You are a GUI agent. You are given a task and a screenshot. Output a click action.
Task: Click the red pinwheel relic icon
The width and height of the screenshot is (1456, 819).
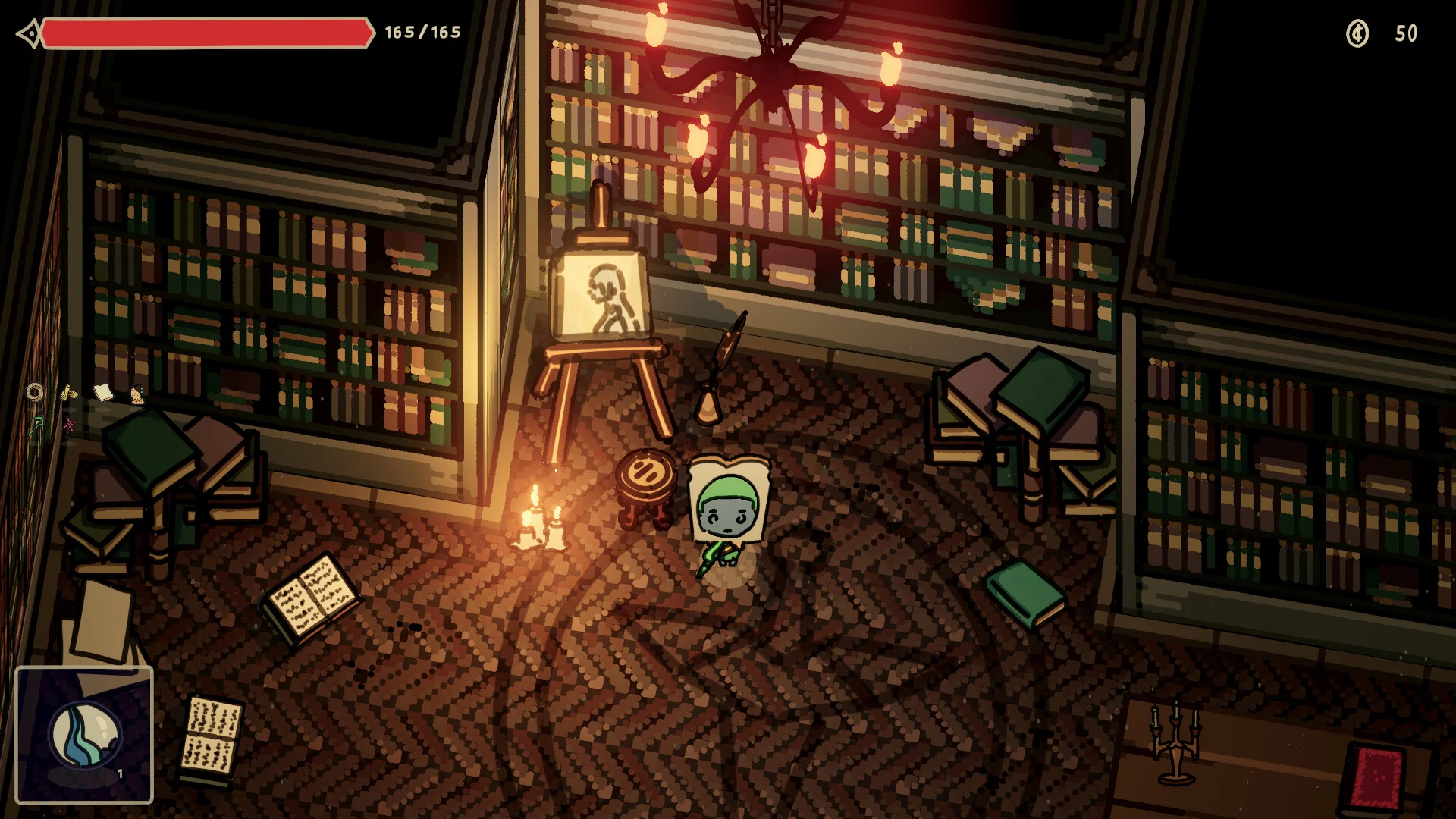[x=69, y=424]
